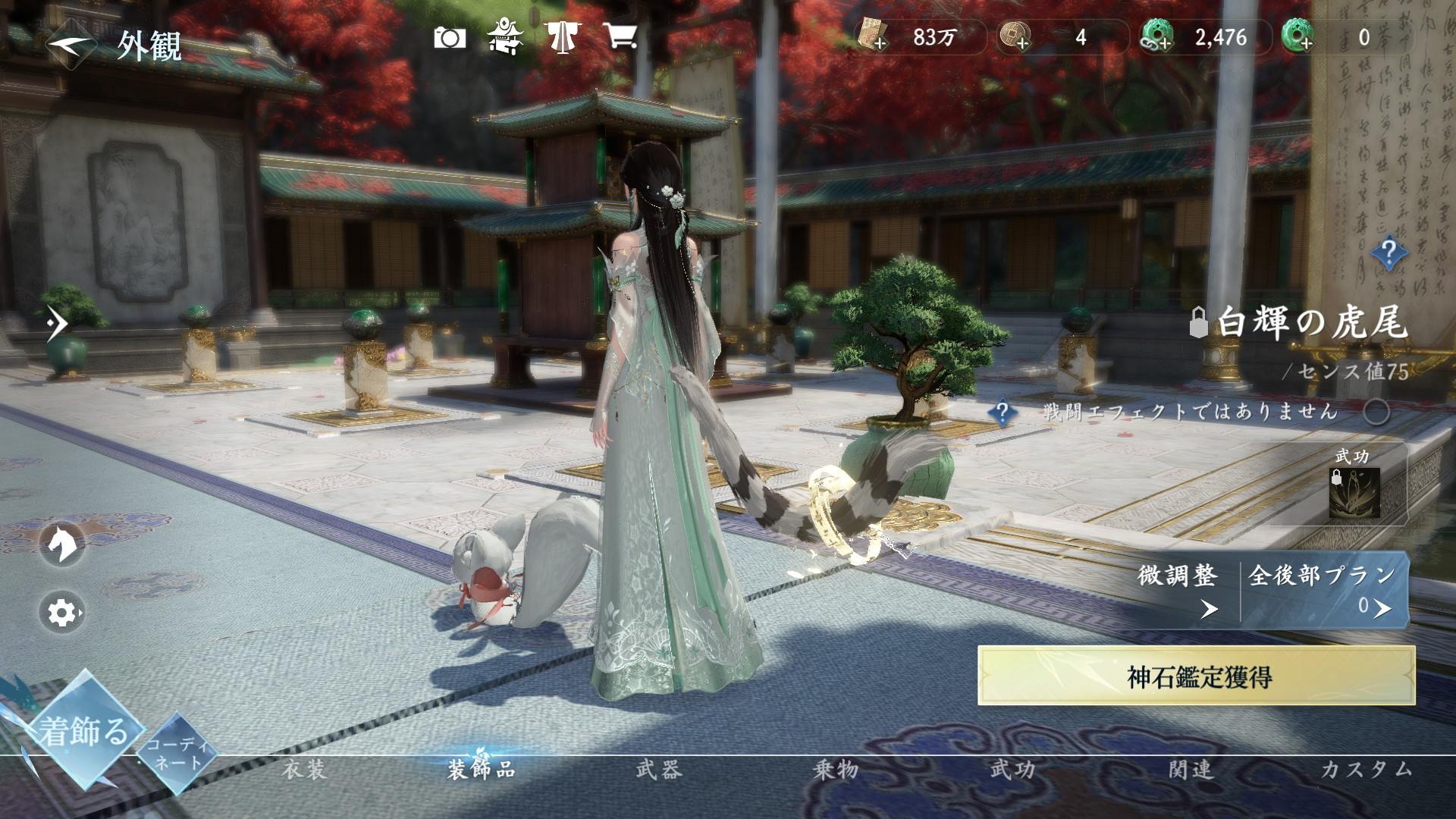Switch to the カスタム tab
Image resolution: width=1456 pixels, height=819 pixels.
click(x=1367, y=770)
